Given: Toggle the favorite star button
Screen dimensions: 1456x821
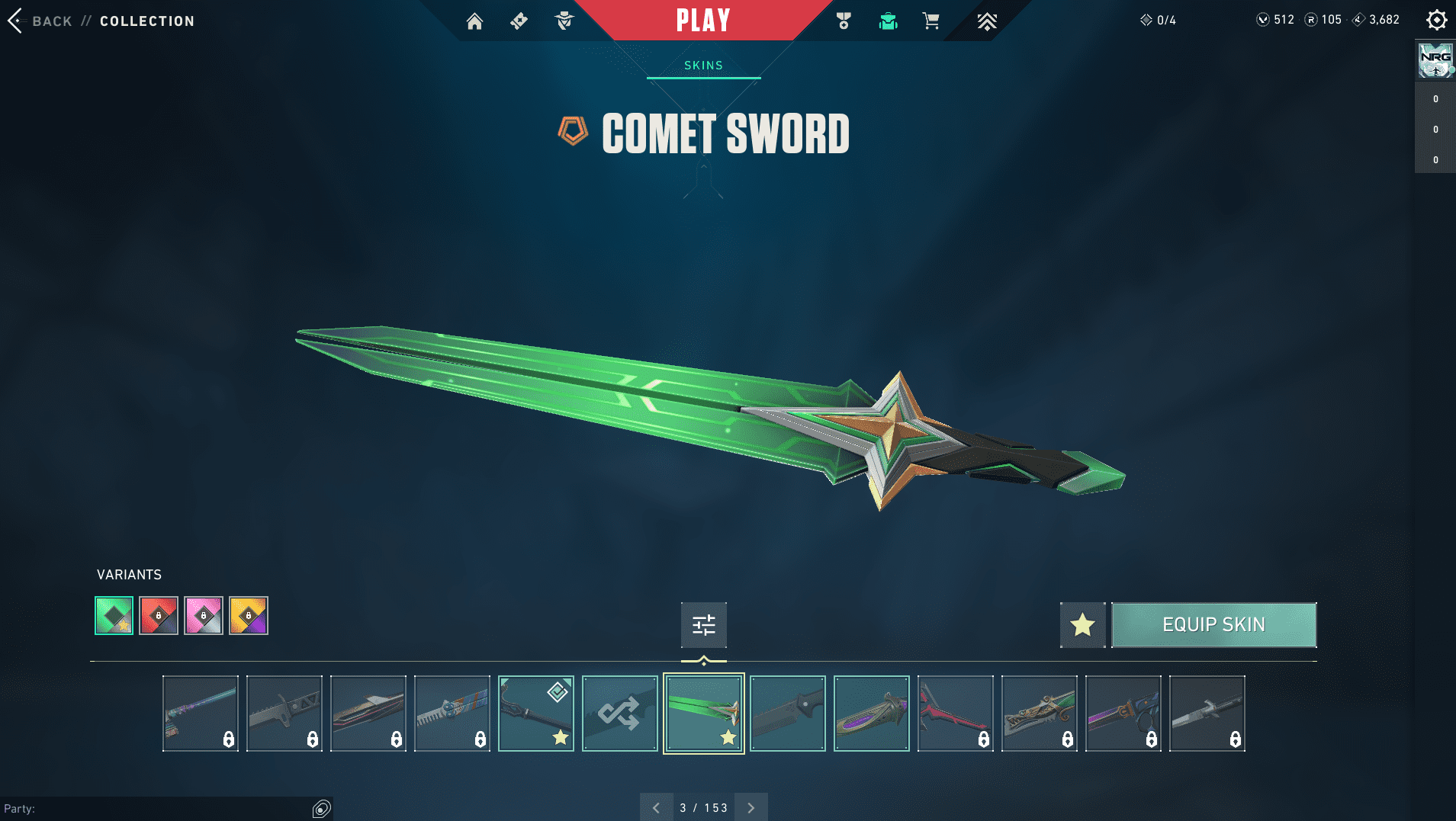Looking at the screenshot, I should coord(1082,625).
